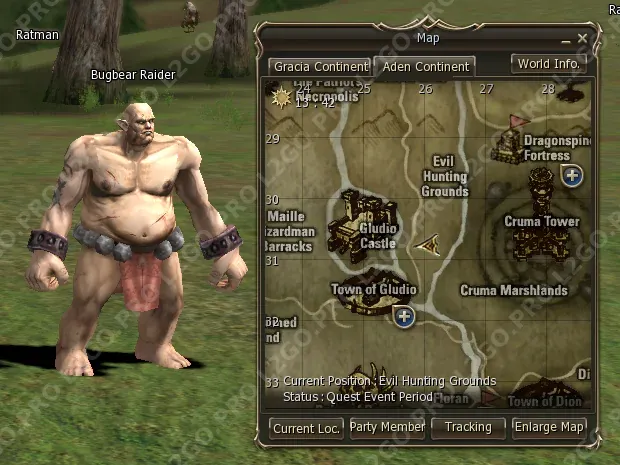Close the Map window
620x465 pixels.
click(583, 39)
